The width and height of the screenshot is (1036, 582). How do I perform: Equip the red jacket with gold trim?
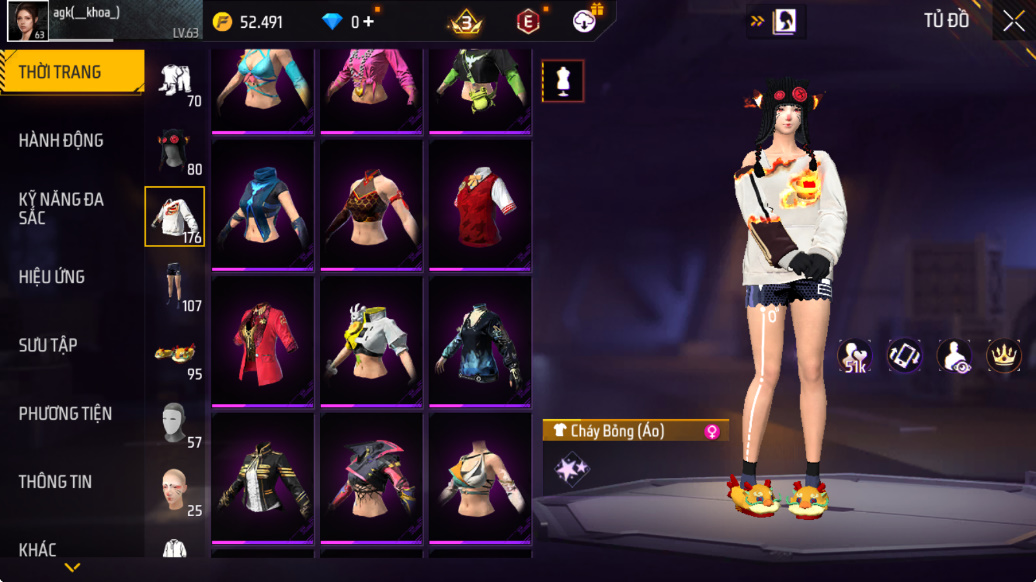pos(265,341)
